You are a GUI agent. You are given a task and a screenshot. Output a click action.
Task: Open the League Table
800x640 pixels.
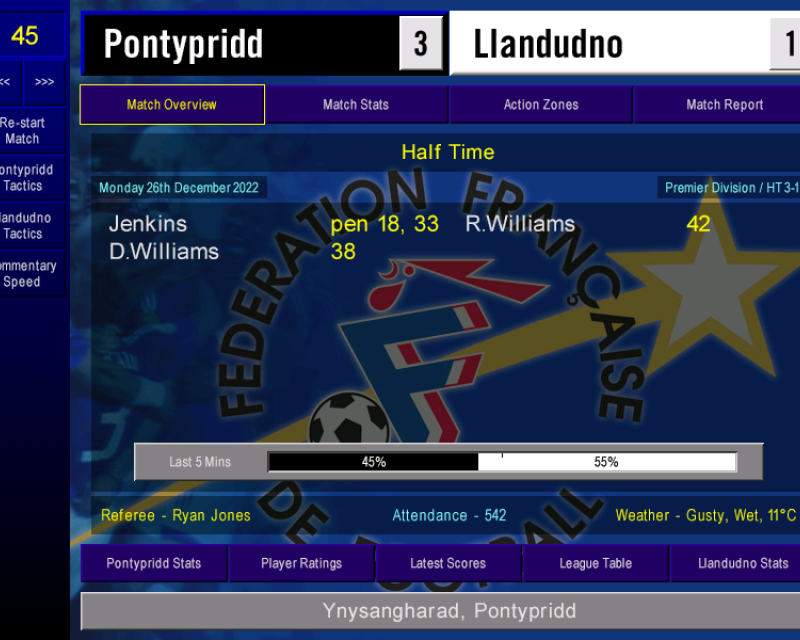[x=595, y=563]
